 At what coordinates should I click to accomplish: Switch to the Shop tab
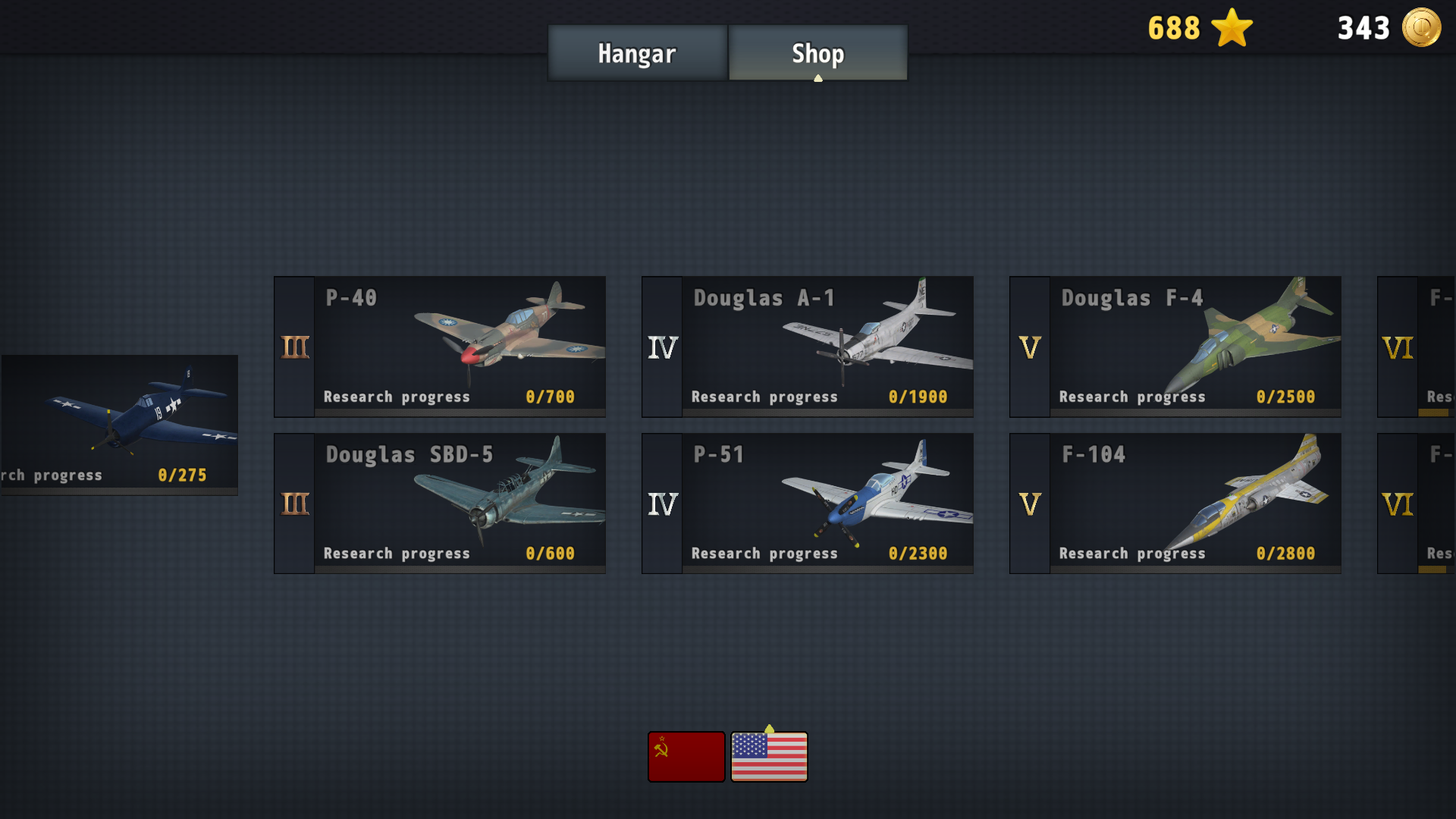click(x=817, y=53)
